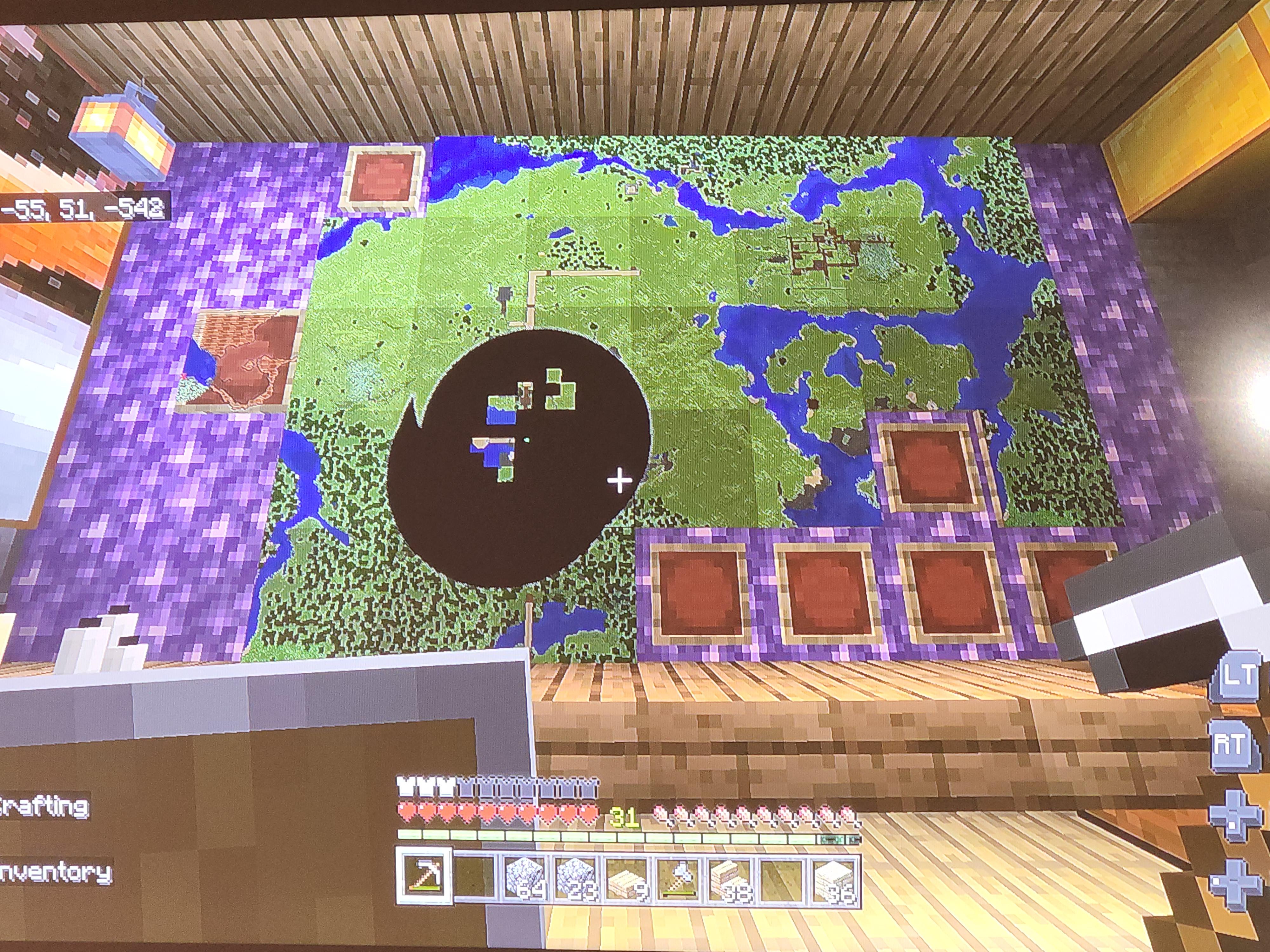Click the upper d-pad indicator icon

click(x=1234, y=815)
